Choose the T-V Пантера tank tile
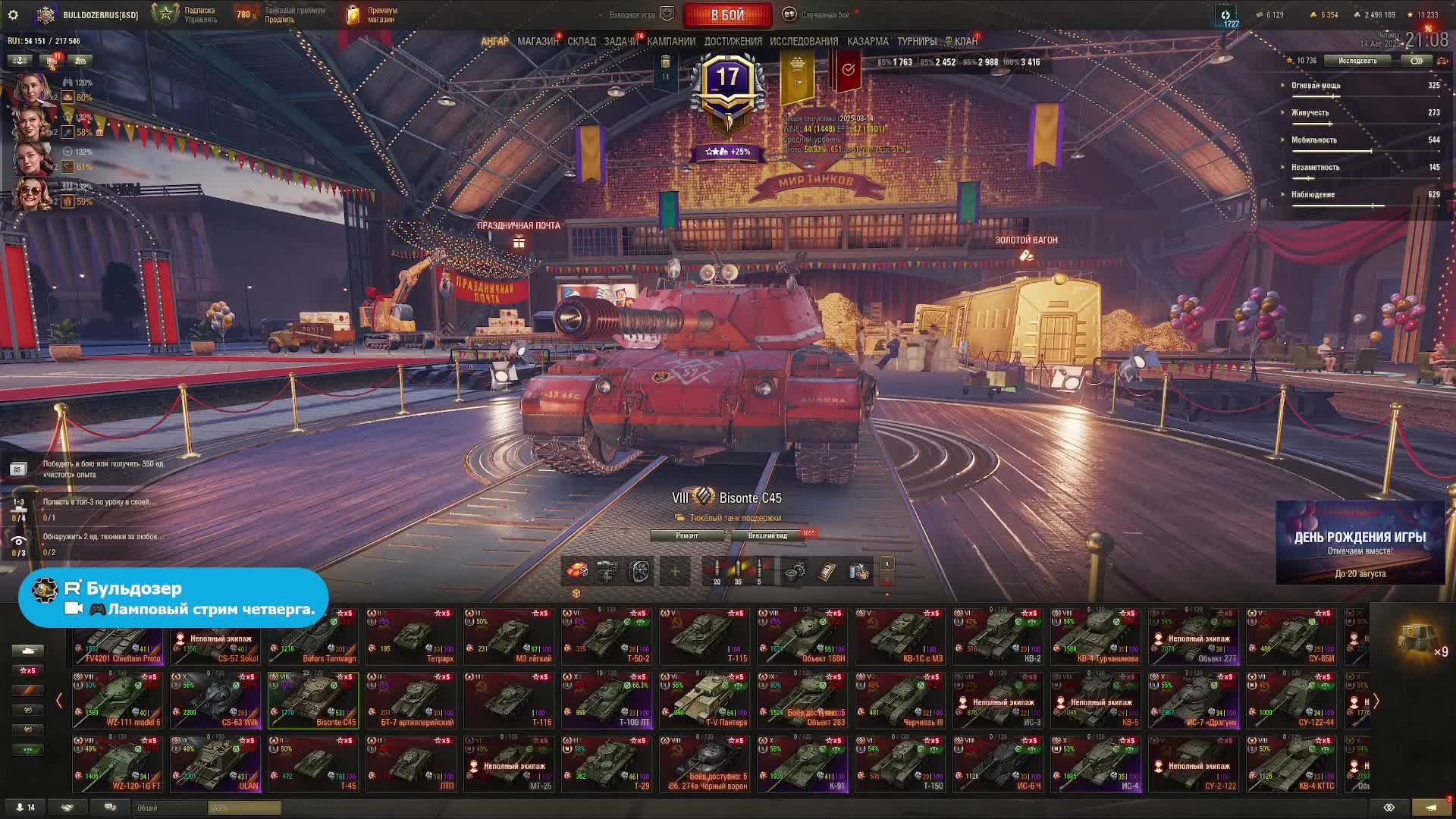 [x=704, y=700]
